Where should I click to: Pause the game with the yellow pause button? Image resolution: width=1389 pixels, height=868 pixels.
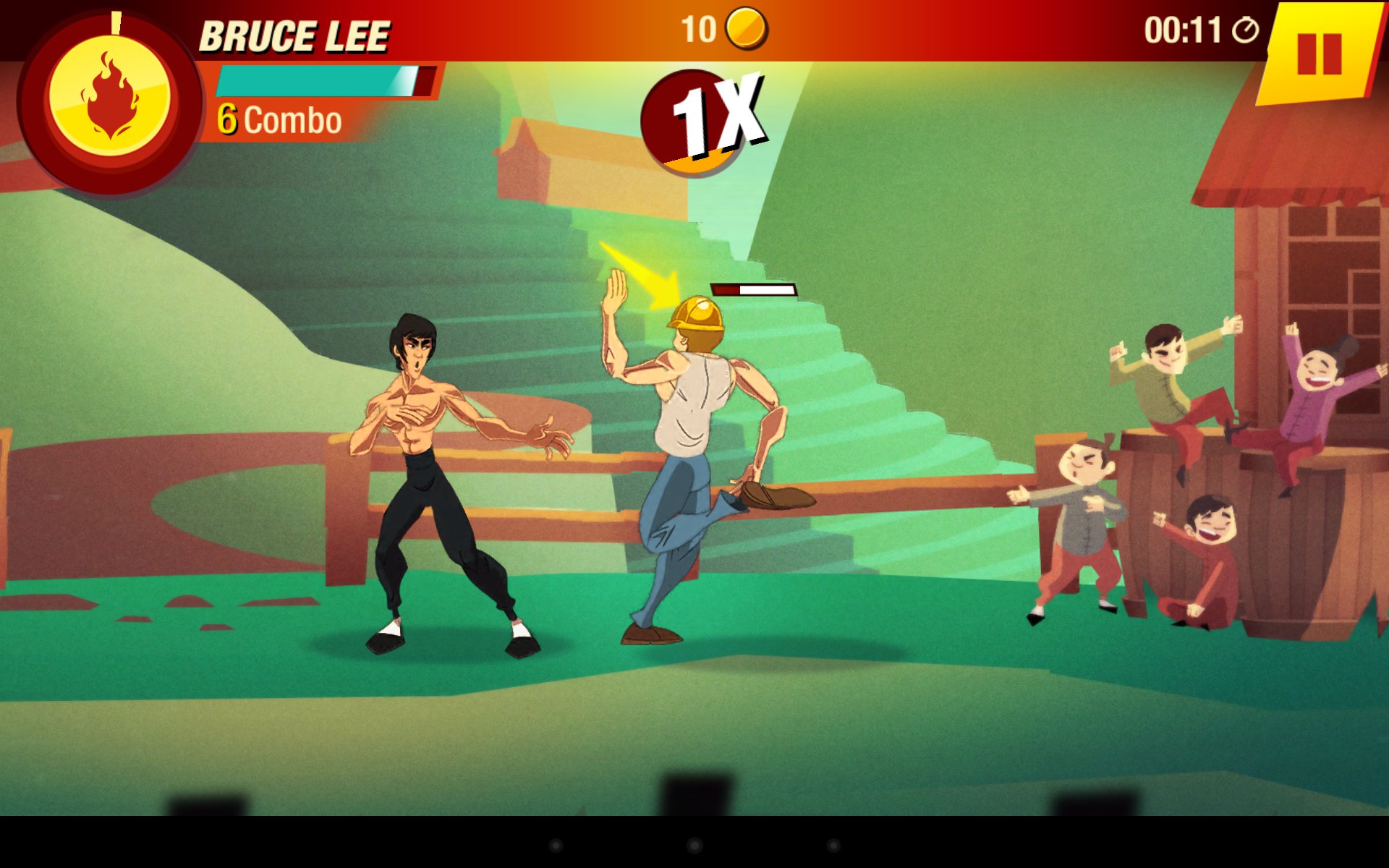coord(1319,54)
